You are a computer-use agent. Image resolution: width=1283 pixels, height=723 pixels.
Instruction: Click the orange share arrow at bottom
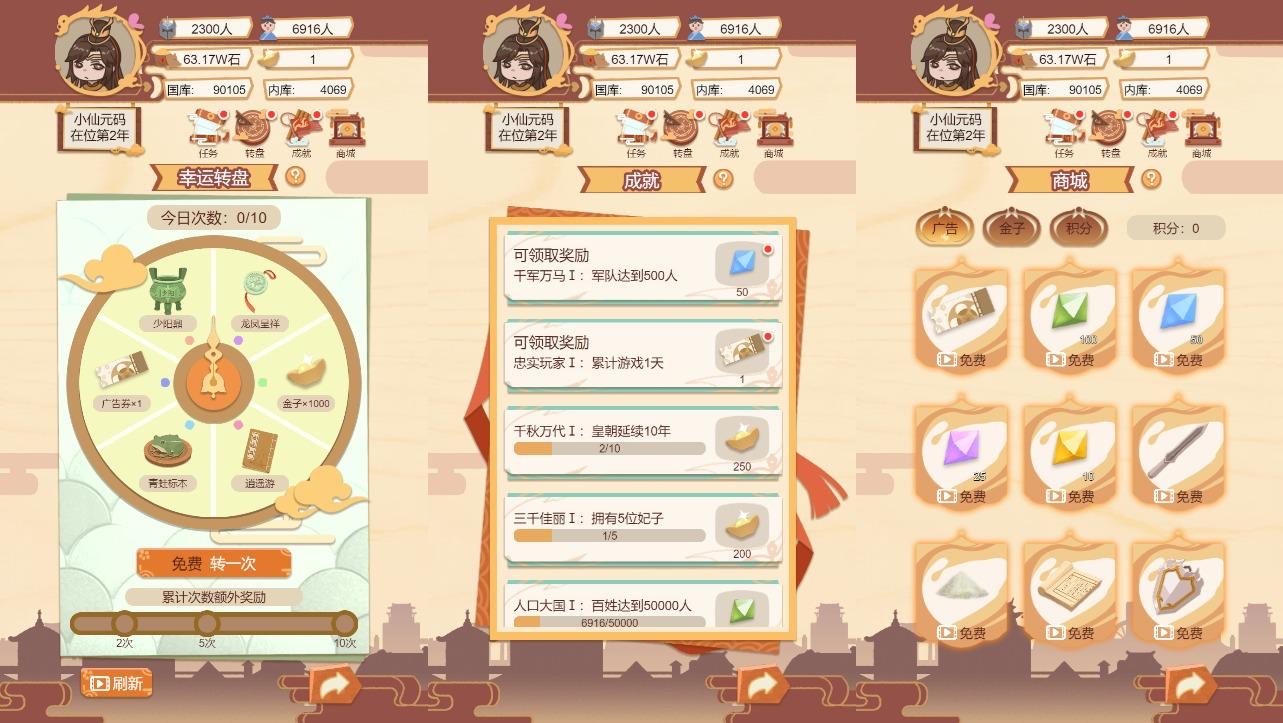tap(337, 686)
